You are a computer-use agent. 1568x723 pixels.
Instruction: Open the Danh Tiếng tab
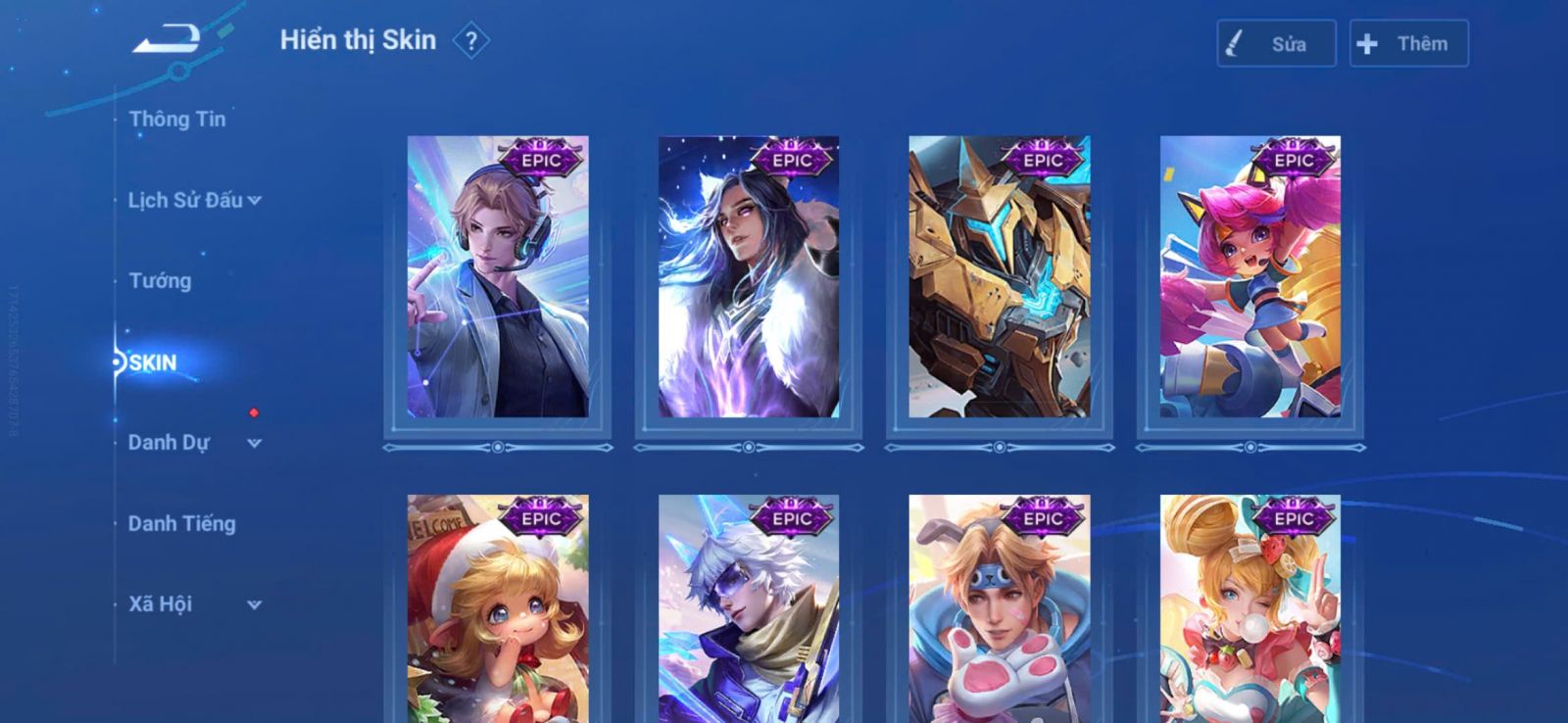[x=182, y=524]
